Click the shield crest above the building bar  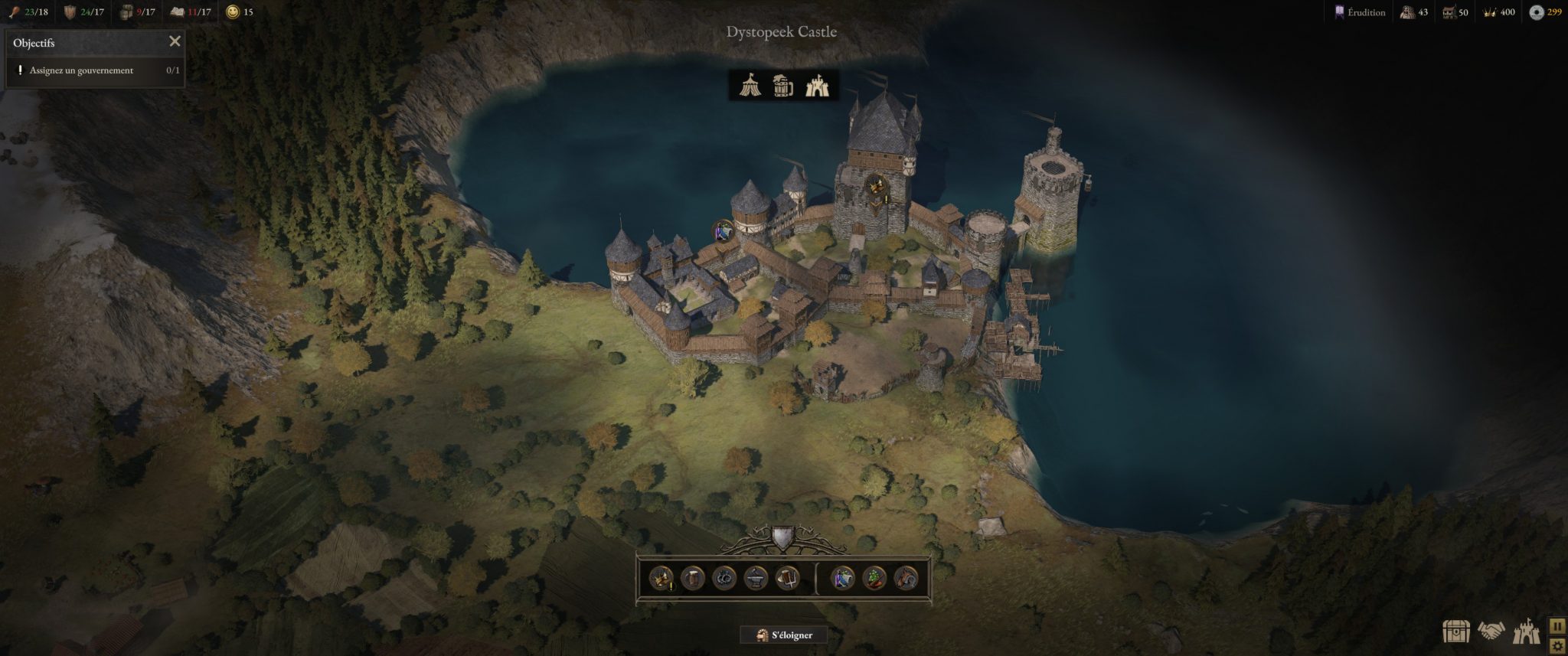pos(782,537)
